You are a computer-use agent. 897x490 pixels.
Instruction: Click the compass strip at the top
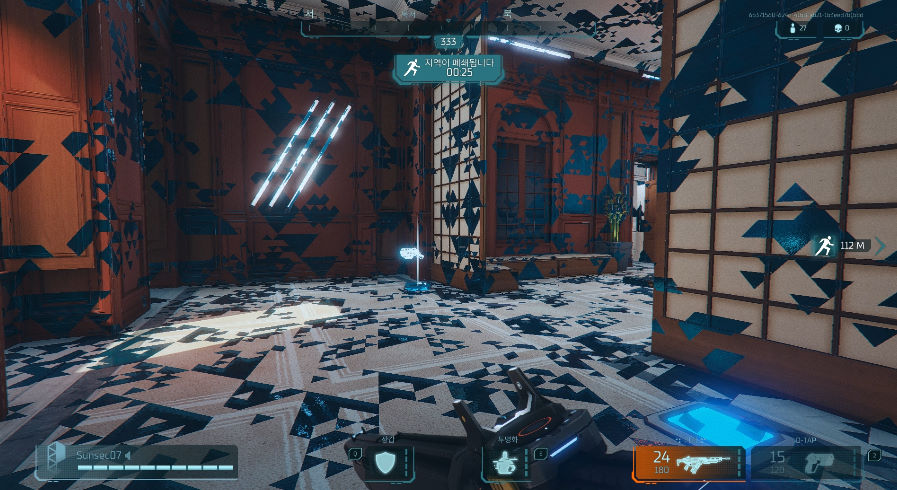[446, 20]
